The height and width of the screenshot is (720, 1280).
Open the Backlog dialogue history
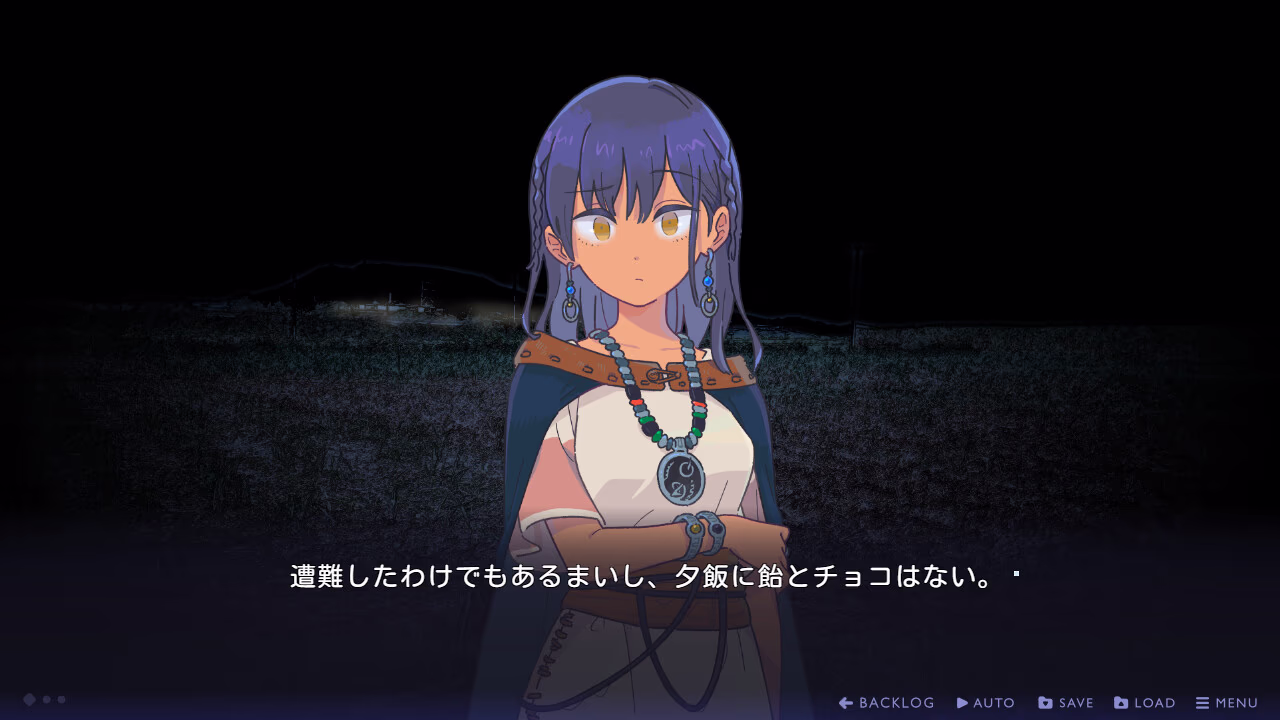(887, 703)
